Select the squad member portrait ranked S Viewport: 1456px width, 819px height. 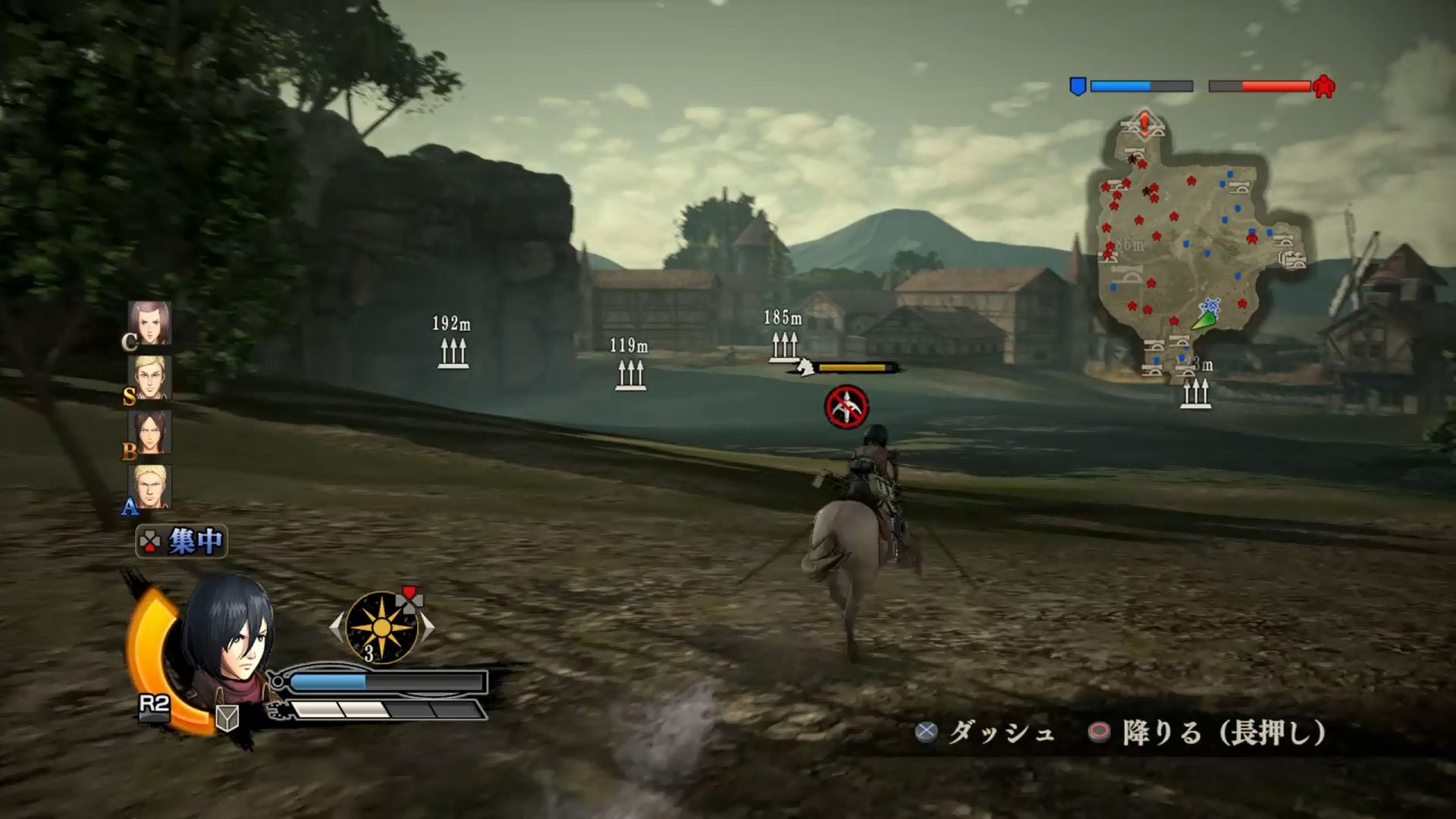coord(151,377)
